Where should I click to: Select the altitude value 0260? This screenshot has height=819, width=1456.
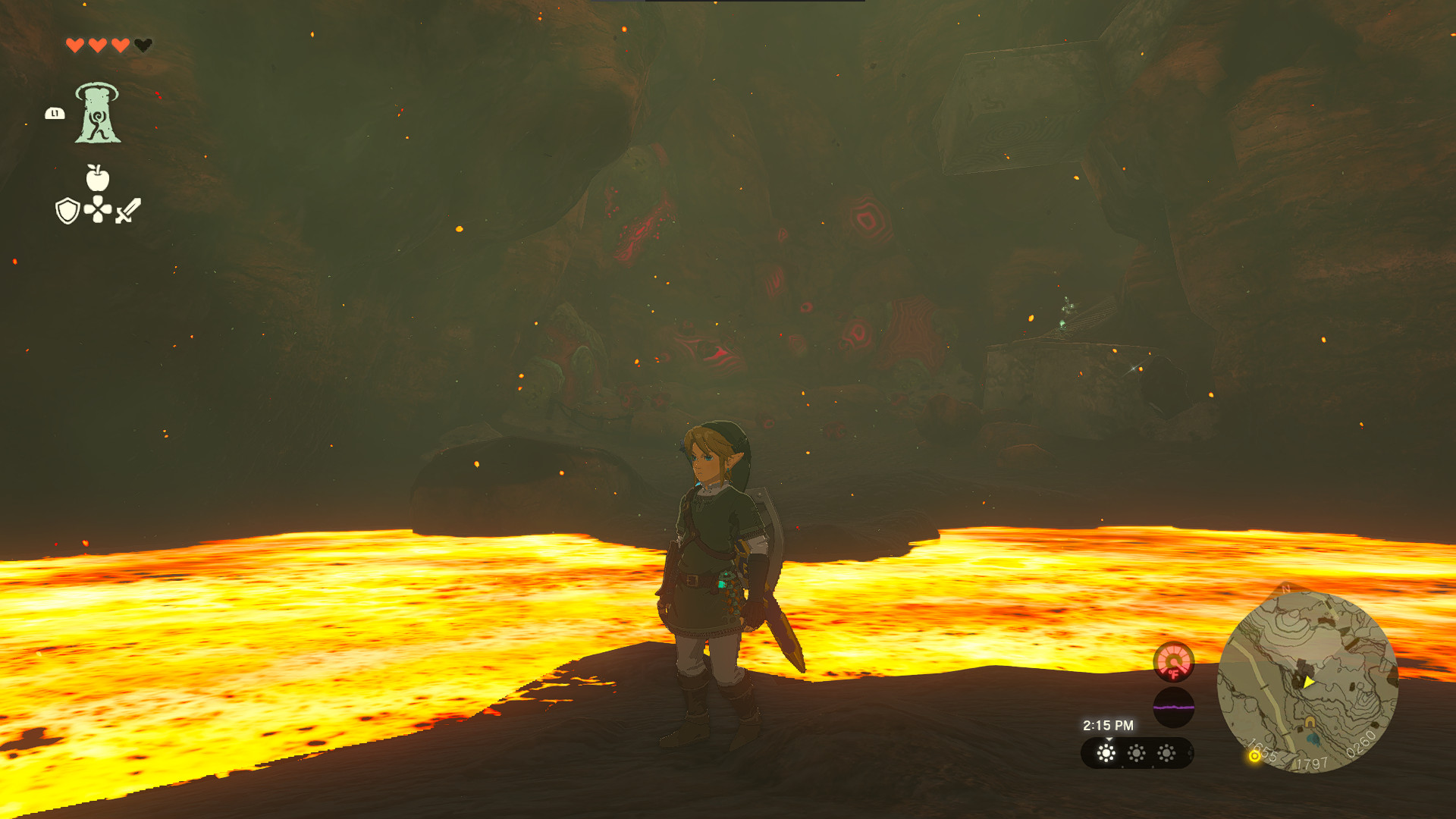(x=1359, y=743)
